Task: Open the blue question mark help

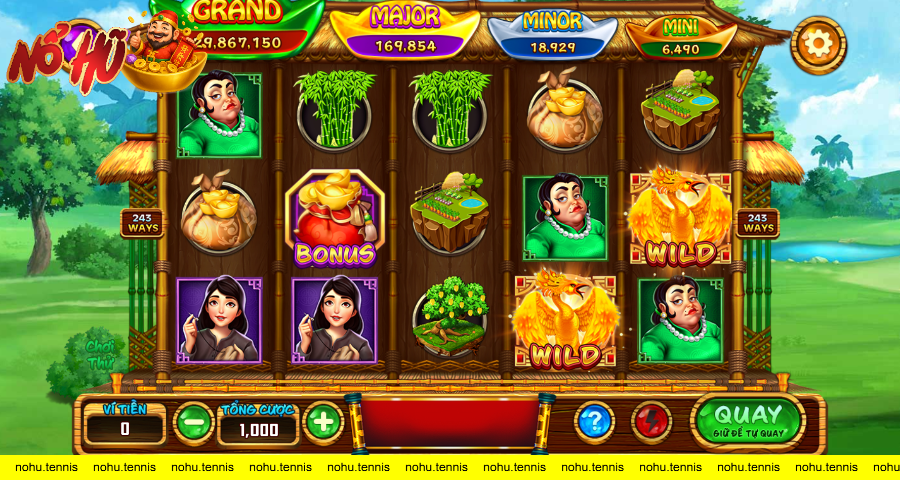Action: [594, 422]
